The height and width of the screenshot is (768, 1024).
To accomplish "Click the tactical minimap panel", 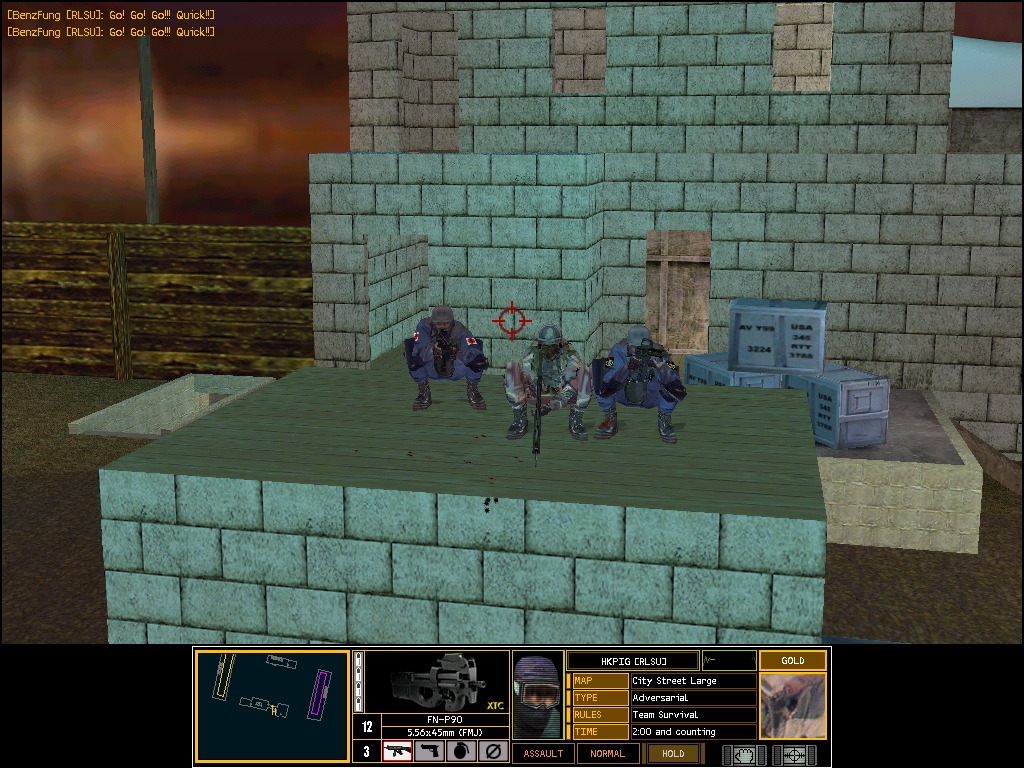I will point(272,705).
